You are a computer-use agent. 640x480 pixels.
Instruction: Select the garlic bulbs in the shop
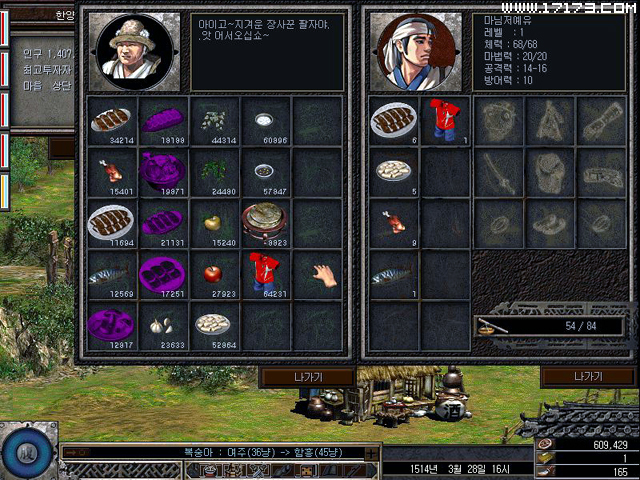pos(161,324)
